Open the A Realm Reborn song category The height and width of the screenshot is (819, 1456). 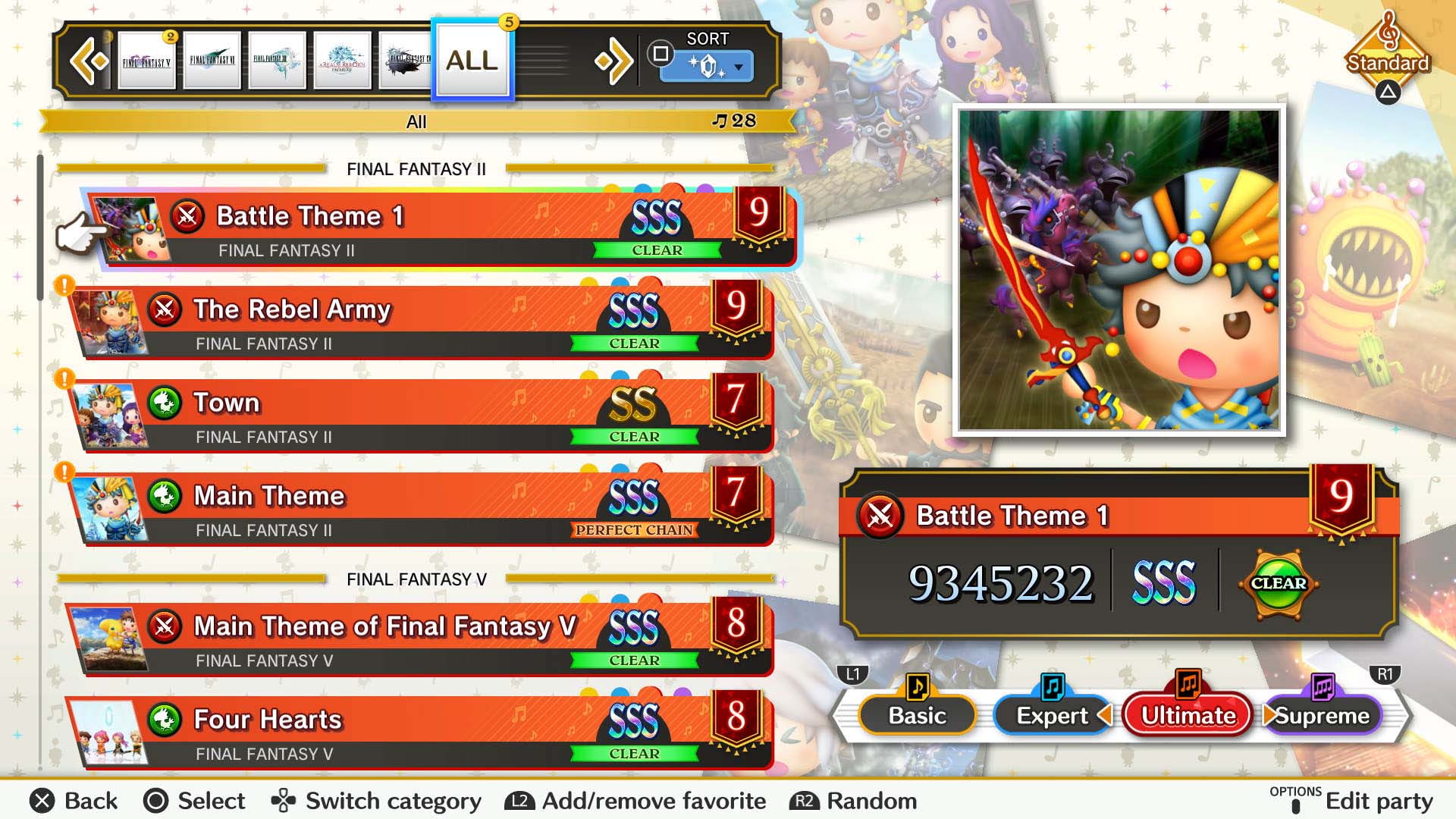342,59
